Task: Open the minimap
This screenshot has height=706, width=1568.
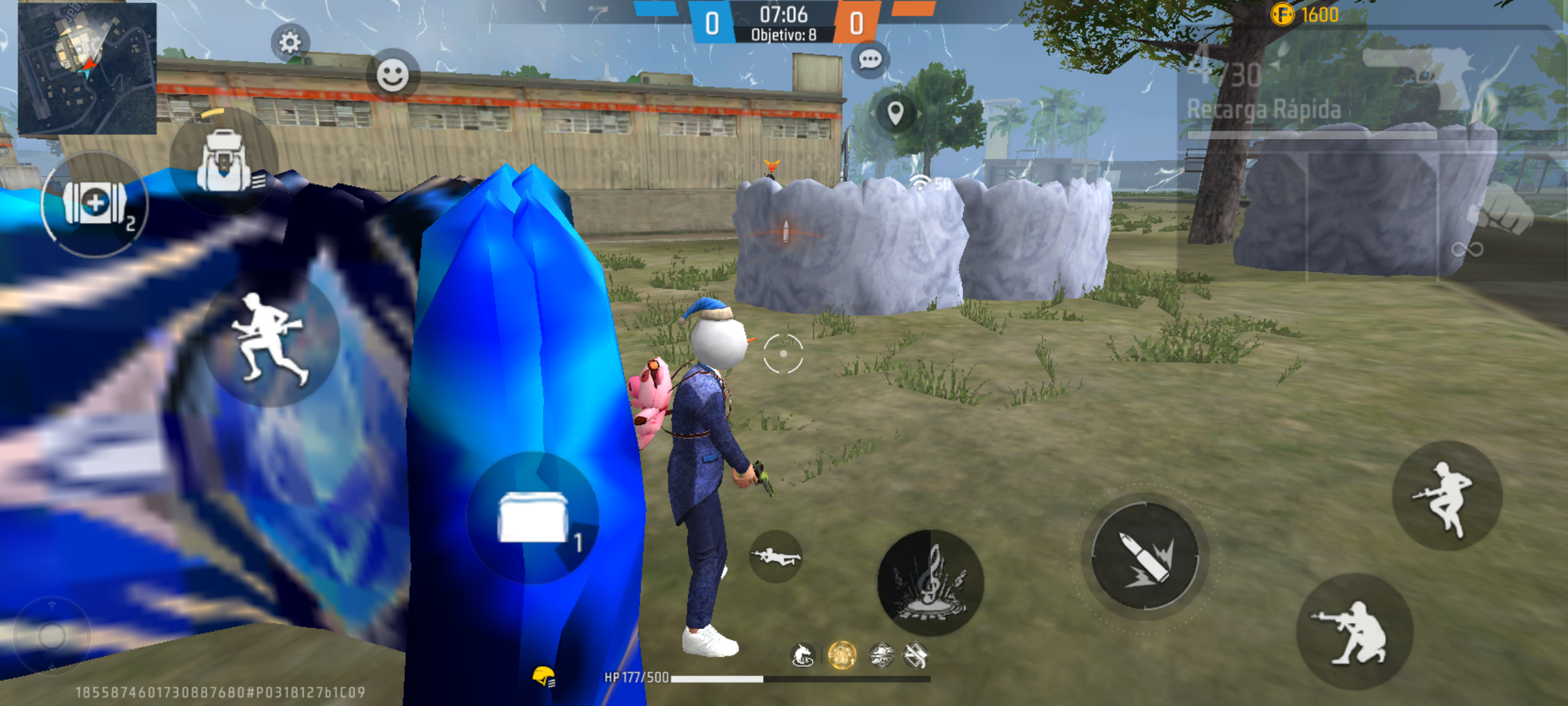Action: click(87, 68)
